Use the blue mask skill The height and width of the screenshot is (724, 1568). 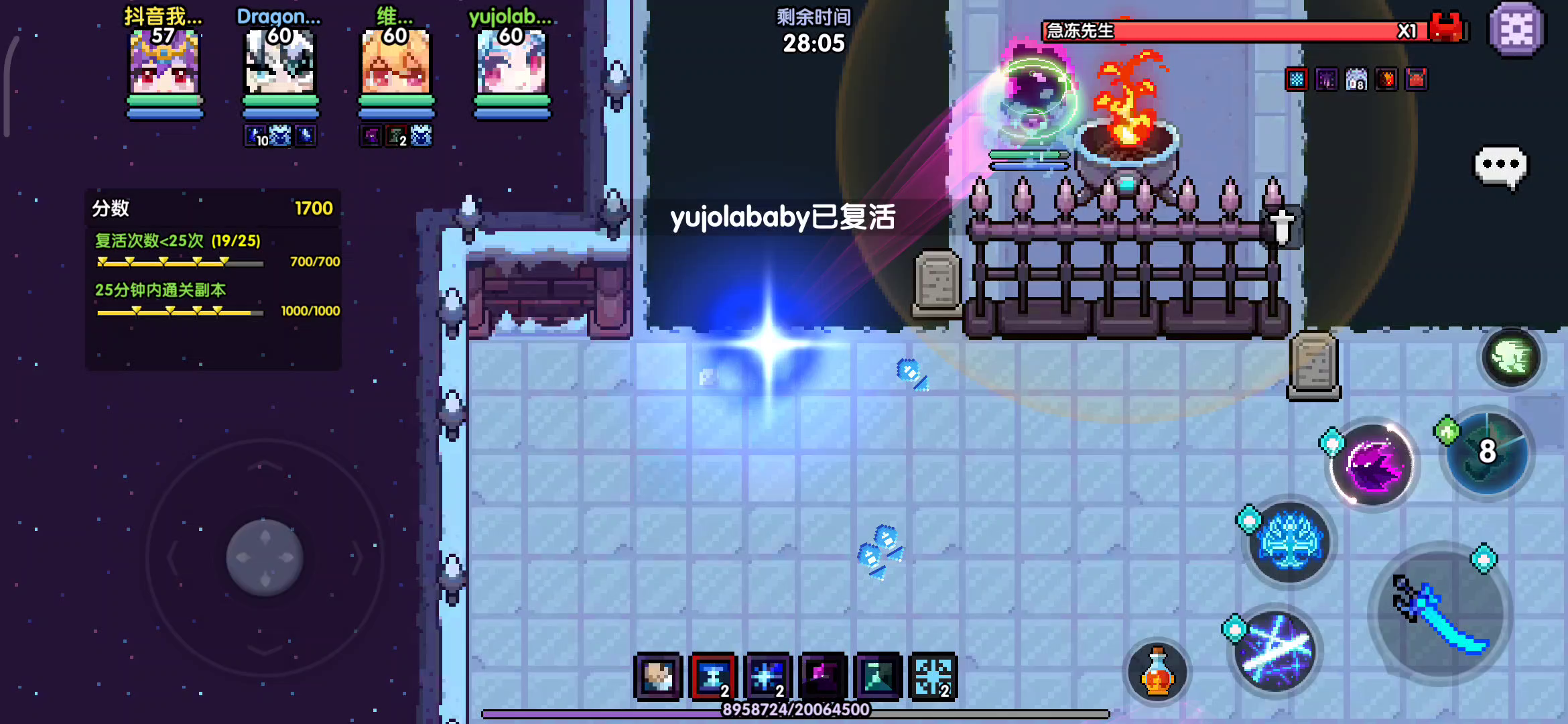(x=1287, y=543)
